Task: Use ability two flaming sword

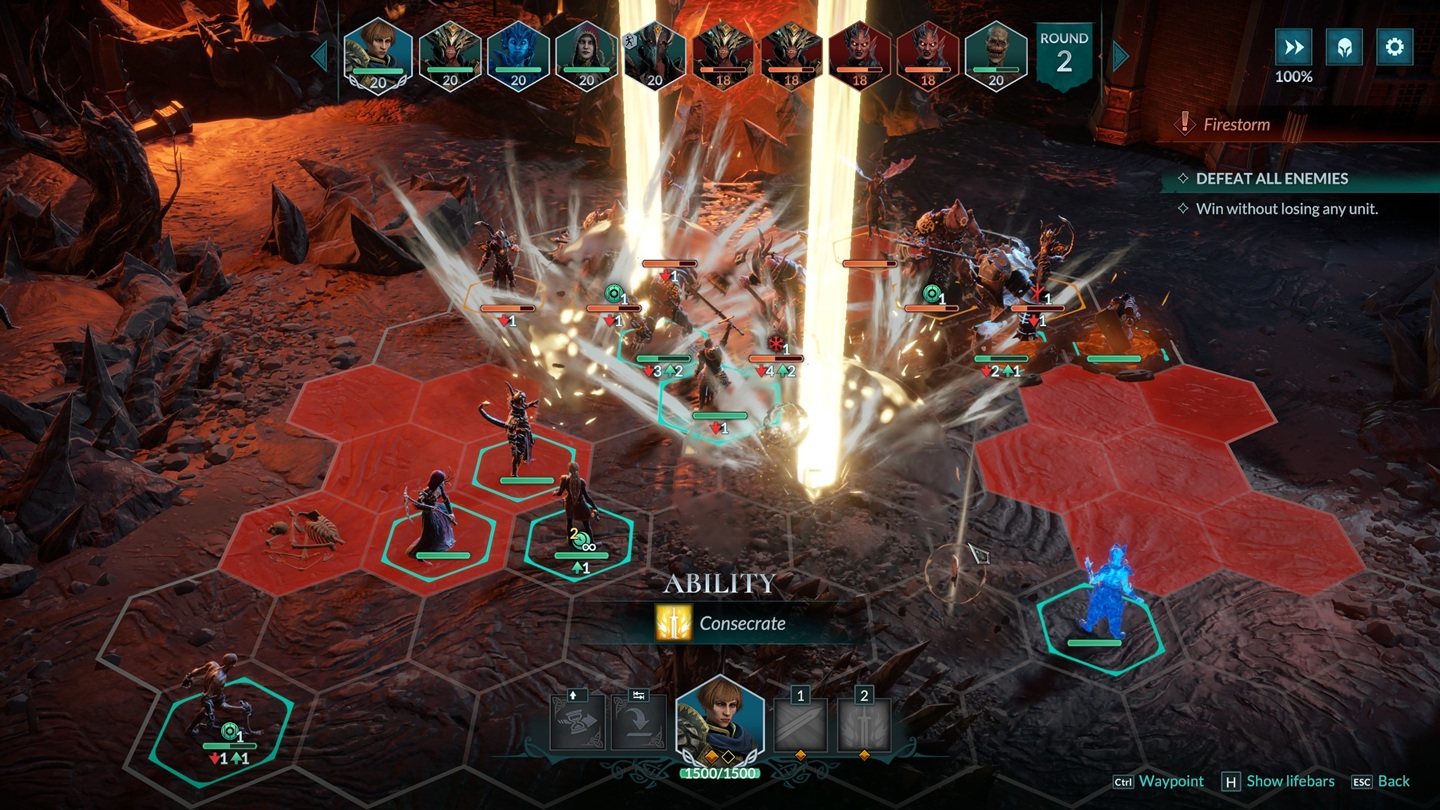Action: click(864, 723)
